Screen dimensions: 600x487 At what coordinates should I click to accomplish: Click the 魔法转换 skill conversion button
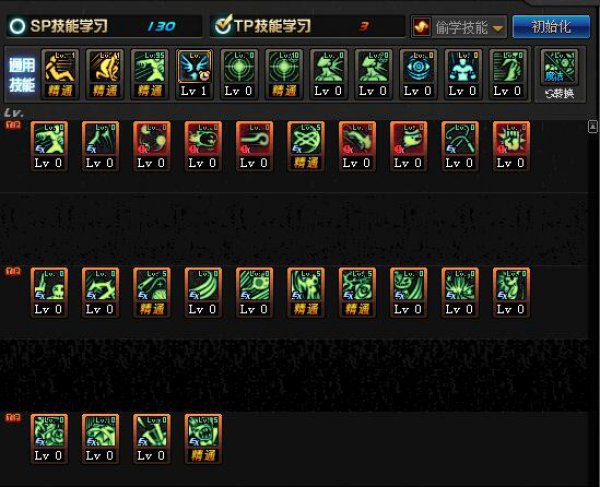[559, 73]
